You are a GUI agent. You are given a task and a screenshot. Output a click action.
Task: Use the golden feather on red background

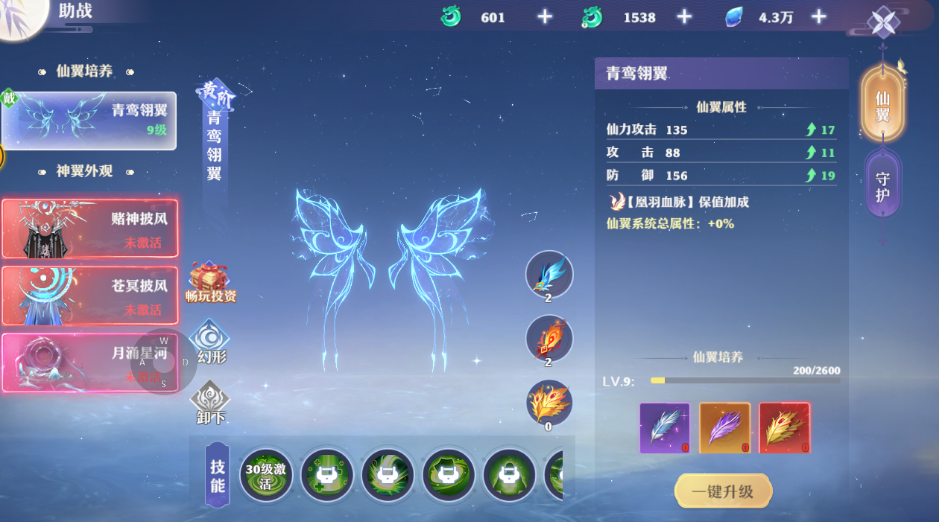point(784,428)
